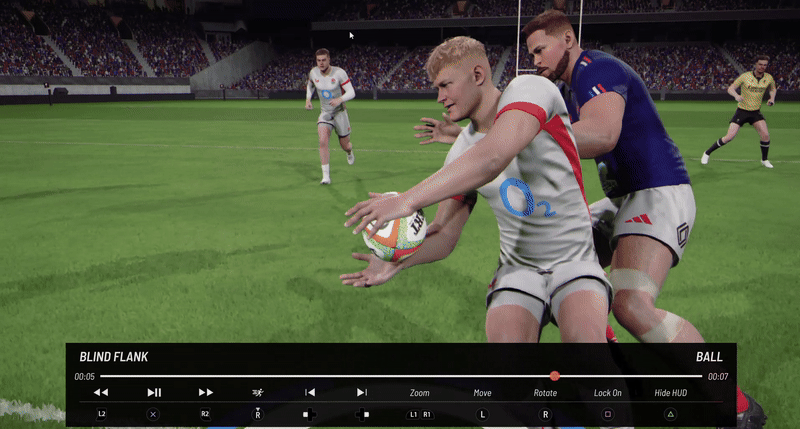Screen dimensions: 800x429
Task: Click the running player icon
Action: [258, 393]
